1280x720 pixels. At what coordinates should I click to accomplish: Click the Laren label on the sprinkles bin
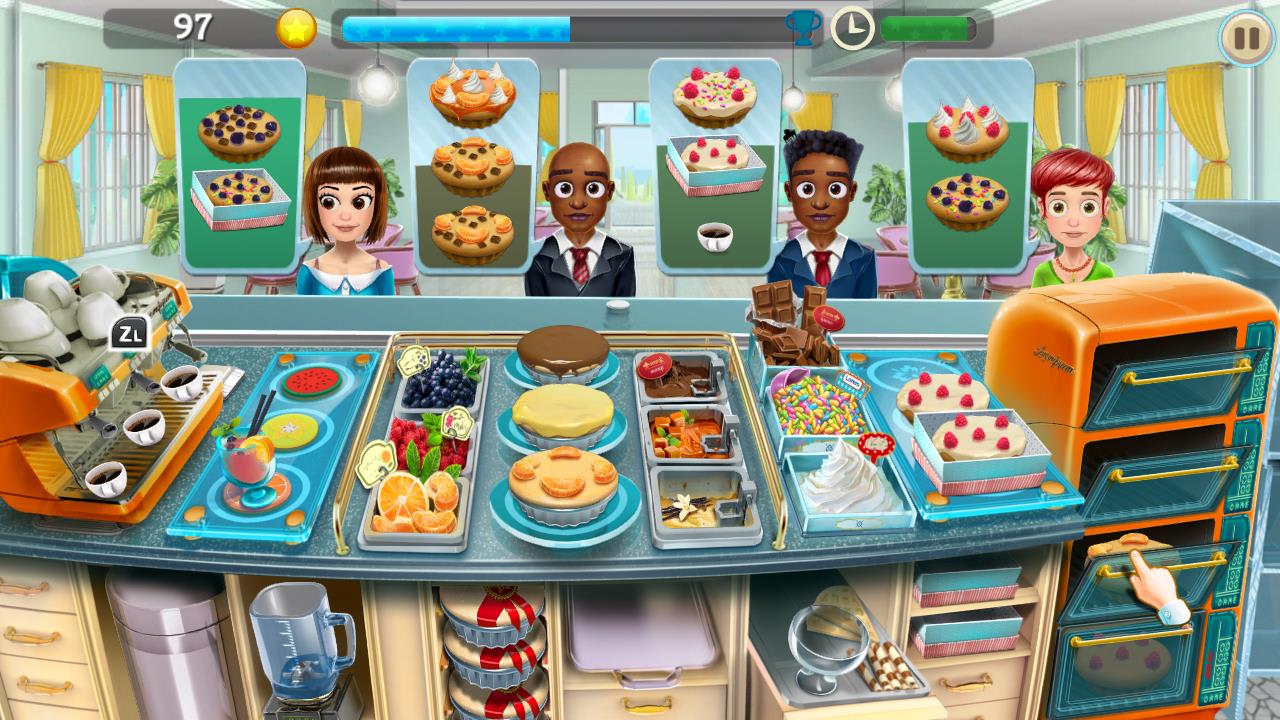pyautogui.click(x=852, y=381)
